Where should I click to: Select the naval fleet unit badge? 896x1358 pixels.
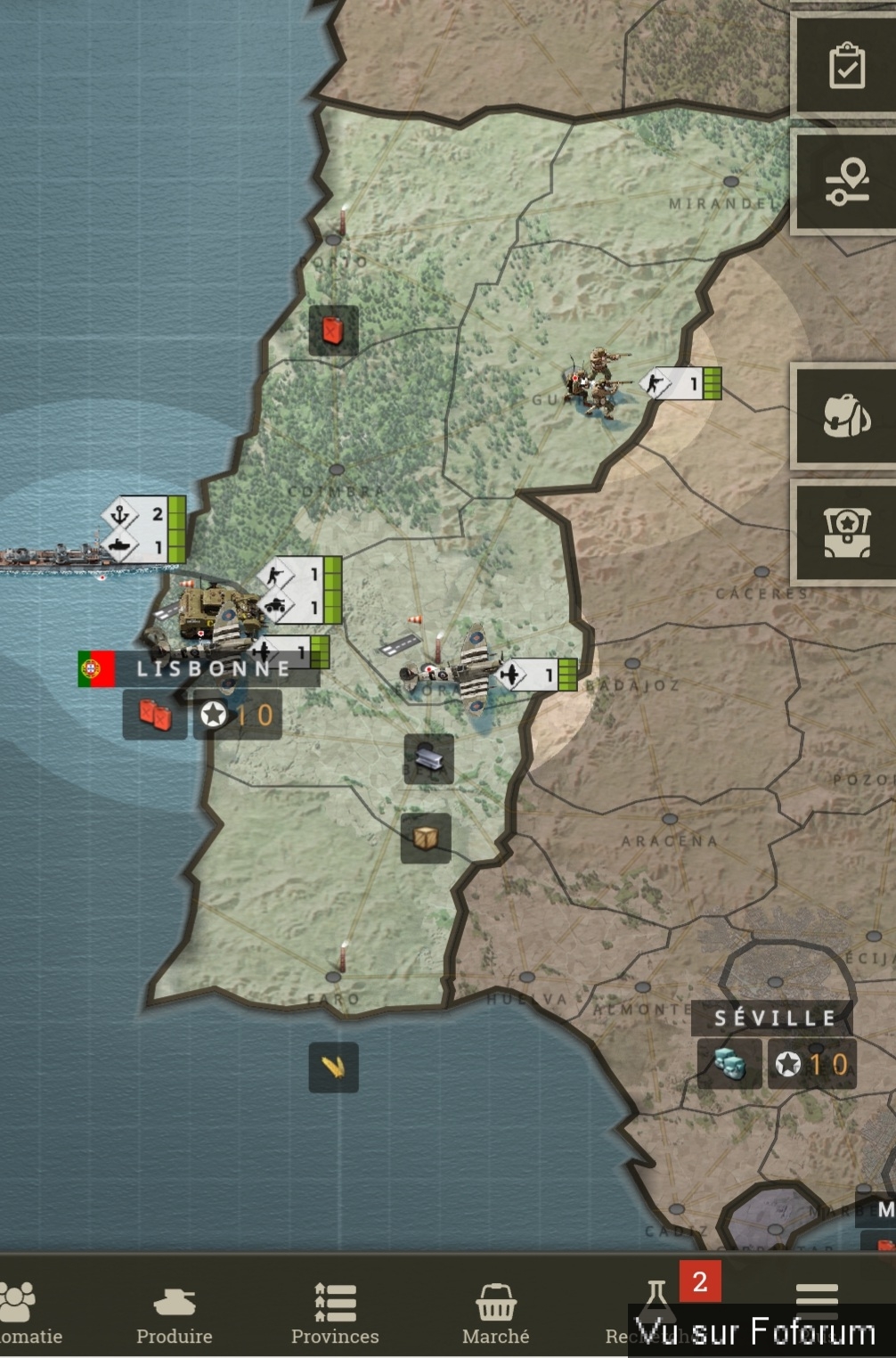coord(143,529)
